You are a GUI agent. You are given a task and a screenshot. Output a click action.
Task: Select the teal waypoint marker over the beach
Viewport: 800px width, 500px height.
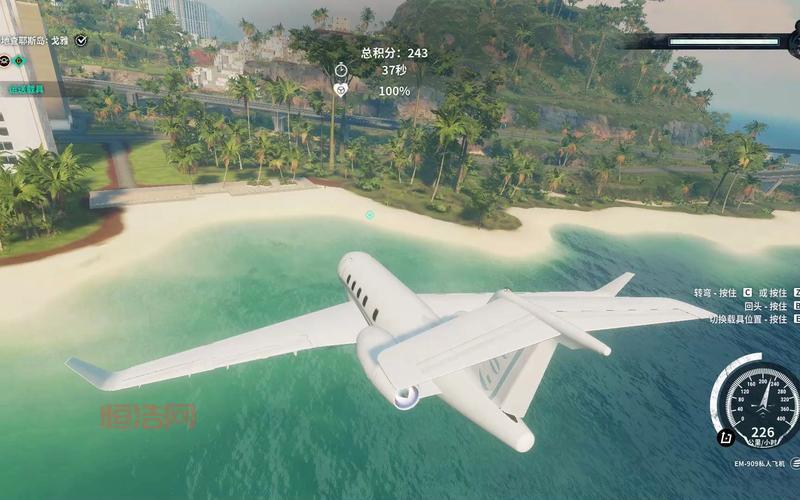pos(370,215)
